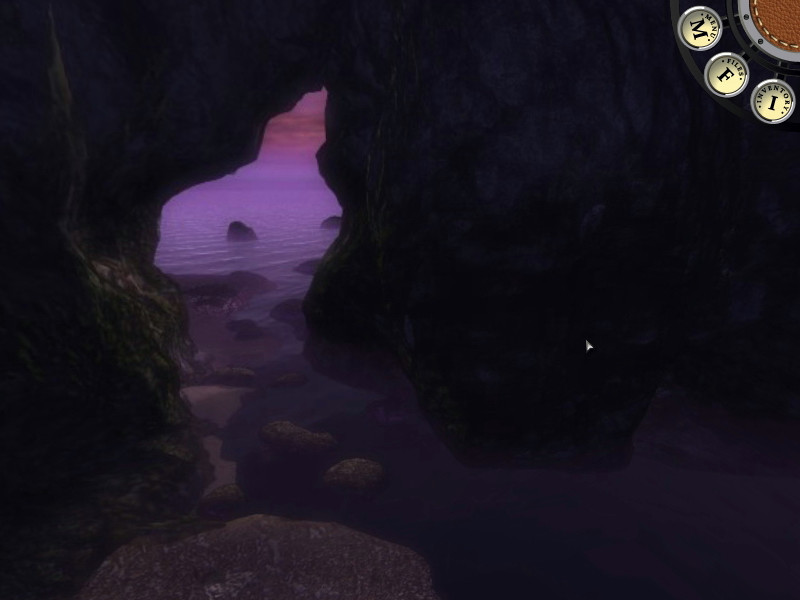
Task: Open the Menu typewriter key
Action: [700, 29]
